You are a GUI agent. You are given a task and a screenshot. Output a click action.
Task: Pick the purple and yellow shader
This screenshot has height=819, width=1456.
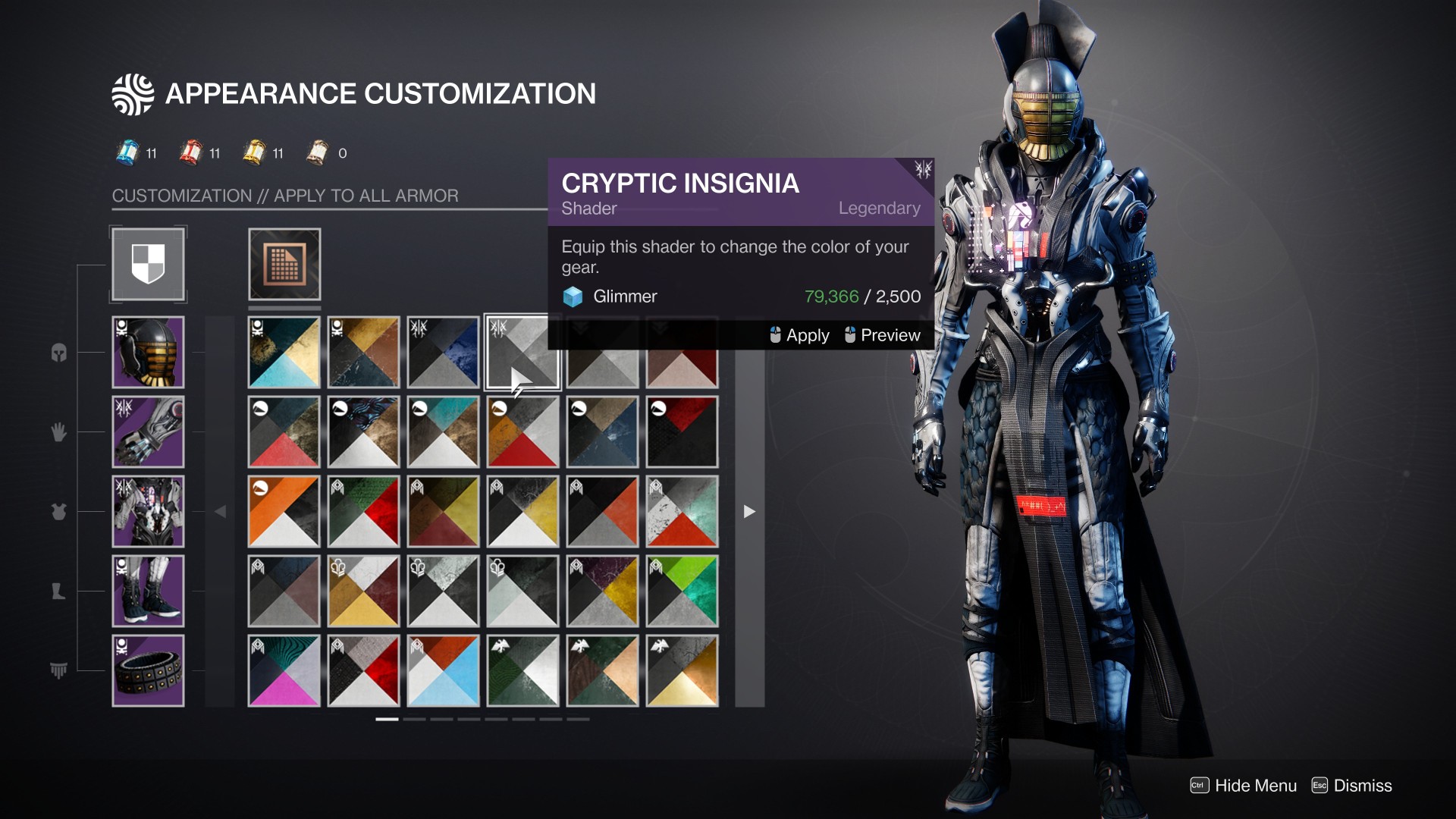click(x=602, y=591)
